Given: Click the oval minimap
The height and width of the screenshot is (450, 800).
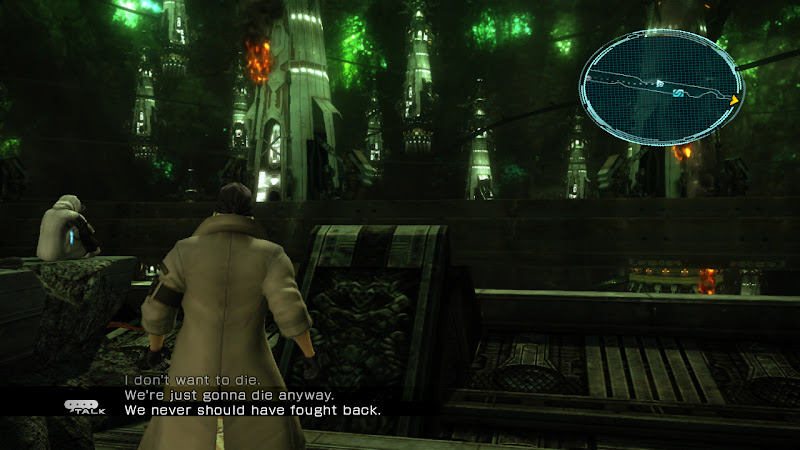Looking at the screenshot, I should coord(660,87).
